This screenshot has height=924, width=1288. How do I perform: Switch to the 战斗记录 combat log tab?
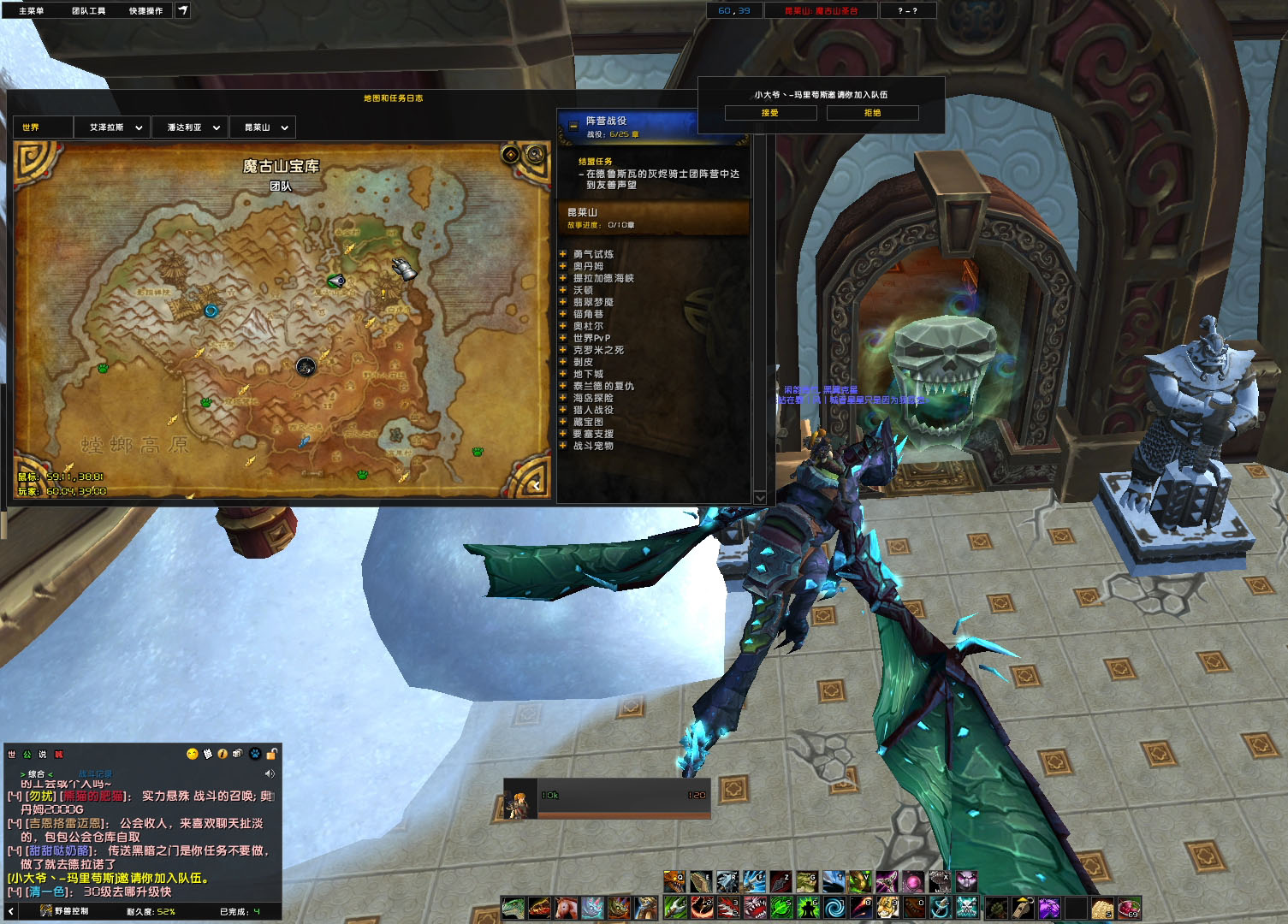[95, 774]
